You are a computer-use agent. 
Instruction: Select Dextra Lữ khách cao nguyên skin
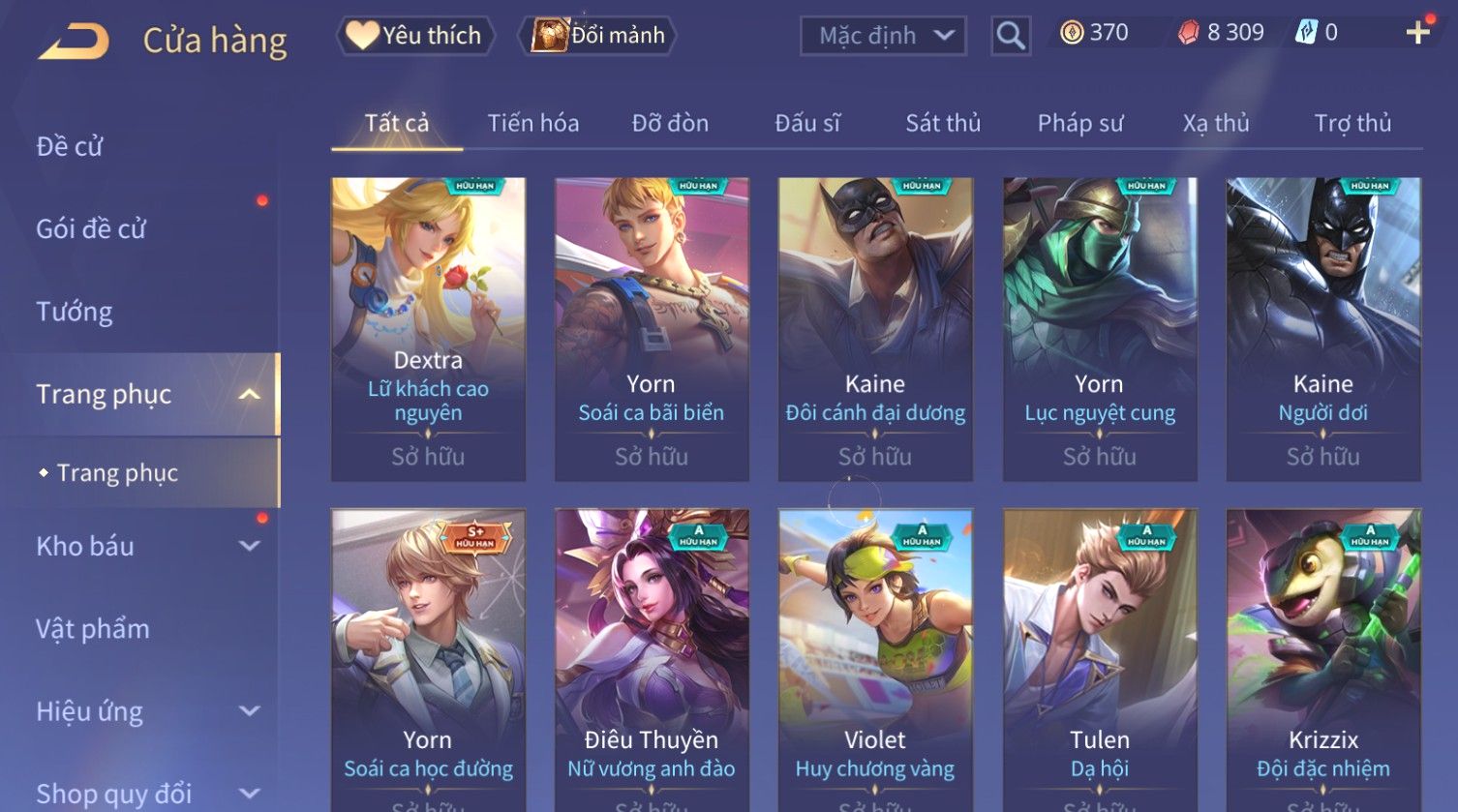click(x=428, y=329)
